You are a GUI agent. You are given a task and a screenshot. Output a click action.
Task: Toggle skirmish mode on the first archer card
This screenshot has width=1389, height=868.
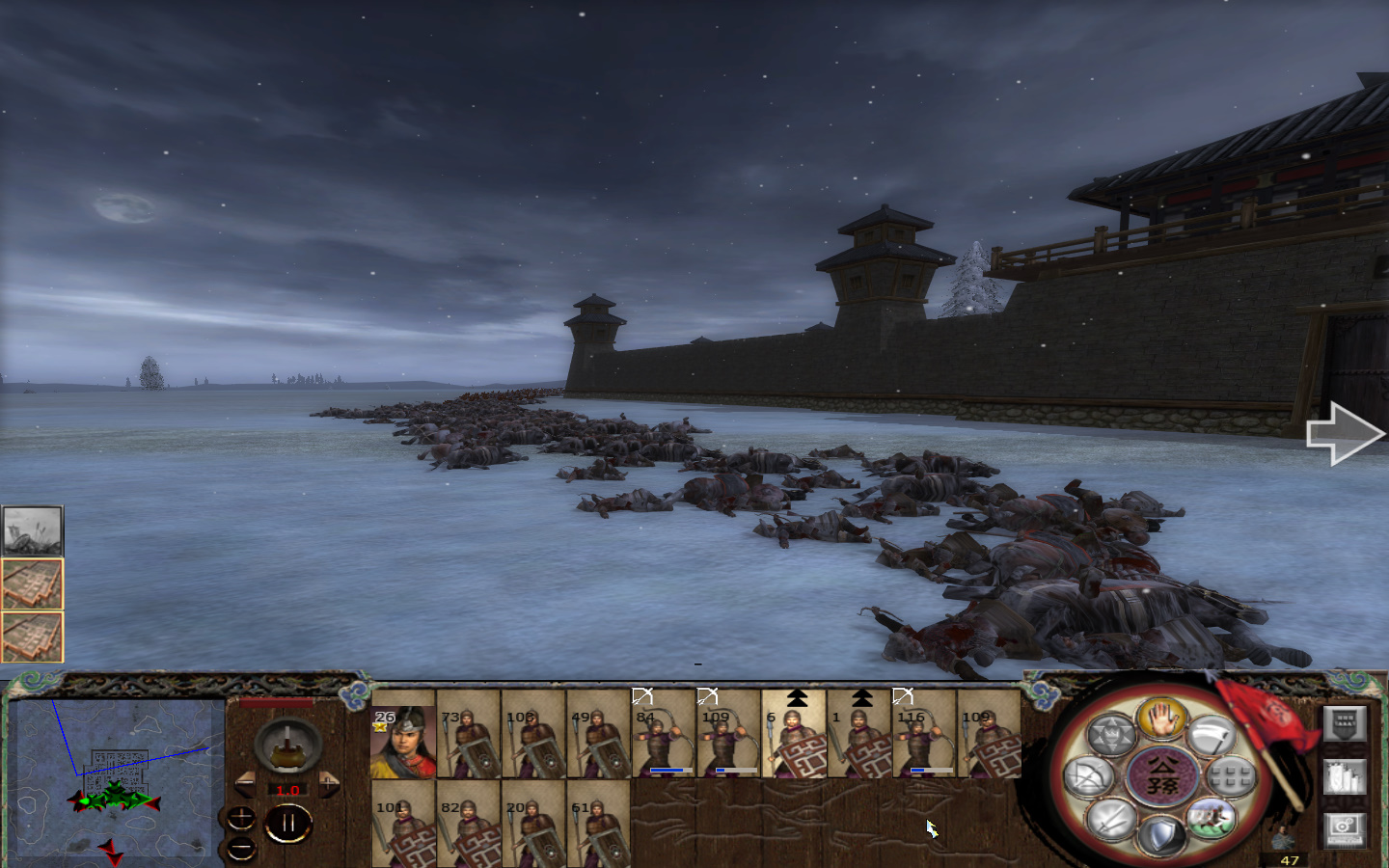tap(642, 694)
